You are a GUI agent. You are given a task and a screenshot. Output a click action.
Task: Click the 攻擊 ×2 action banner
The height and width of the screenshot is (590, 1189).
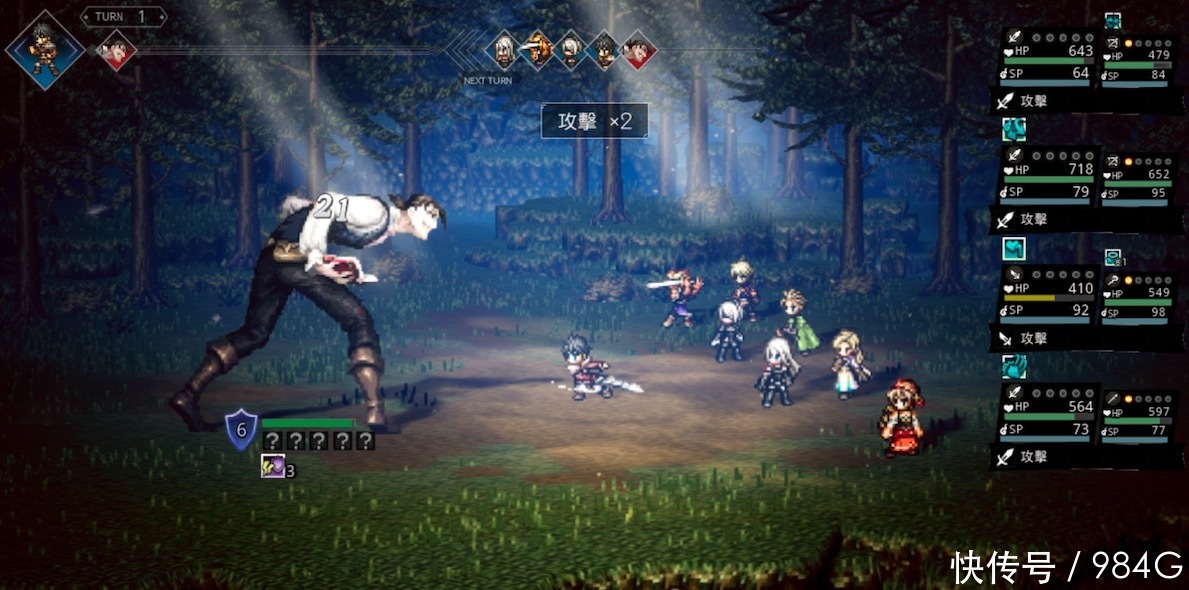click(x=593, y=121)
